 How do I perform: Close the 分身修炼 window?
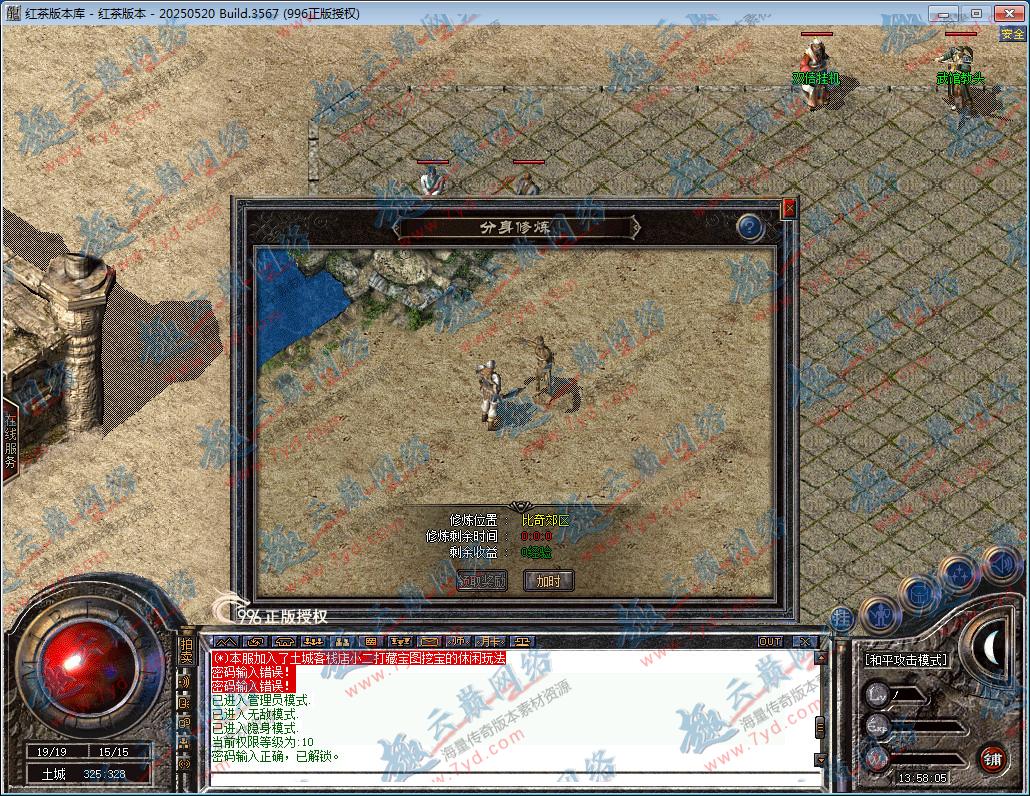(789, 208)
